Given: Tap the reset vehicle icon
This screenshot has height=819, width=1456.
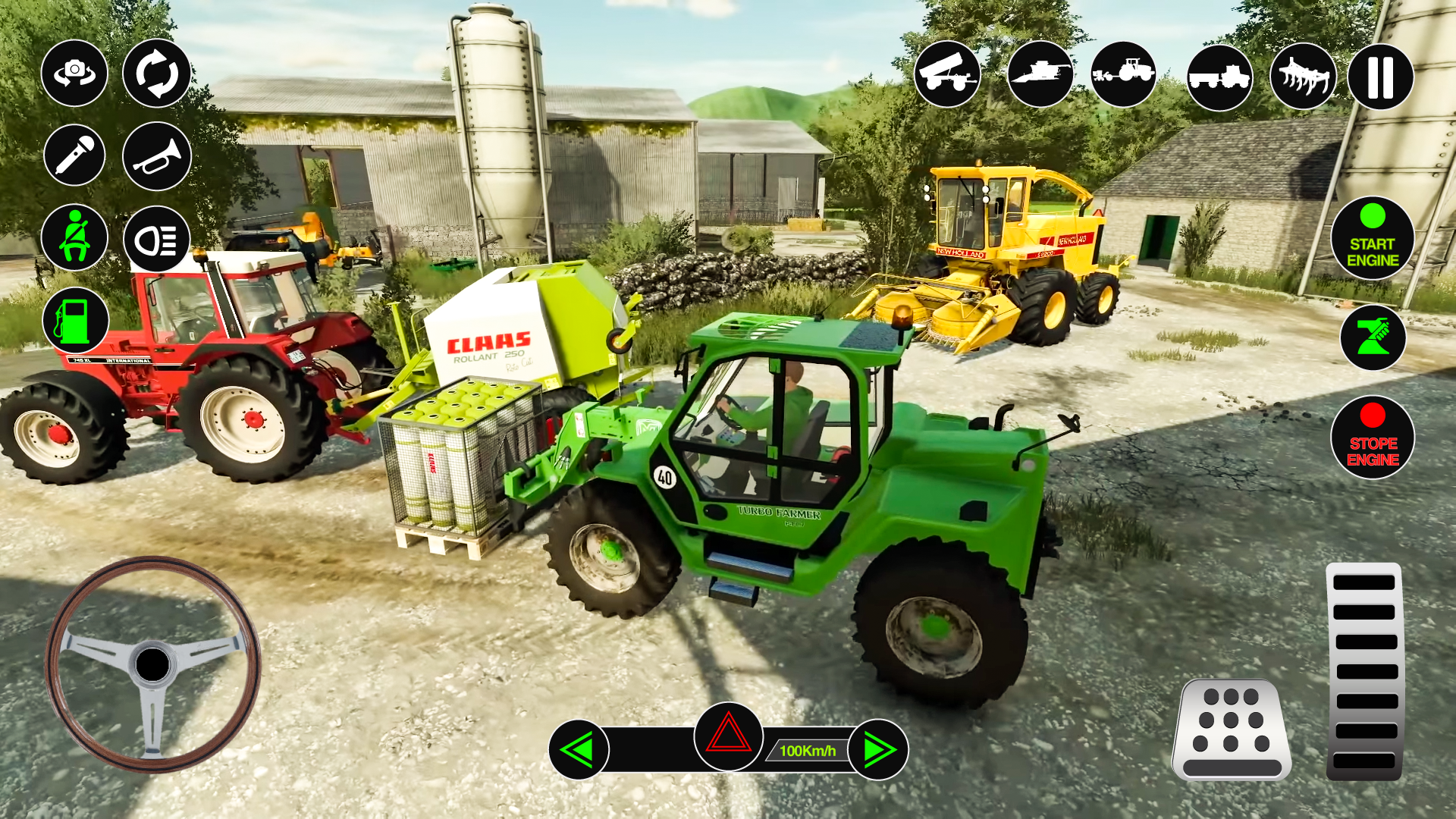Looking at the screenshot, I should coord(156,73).
